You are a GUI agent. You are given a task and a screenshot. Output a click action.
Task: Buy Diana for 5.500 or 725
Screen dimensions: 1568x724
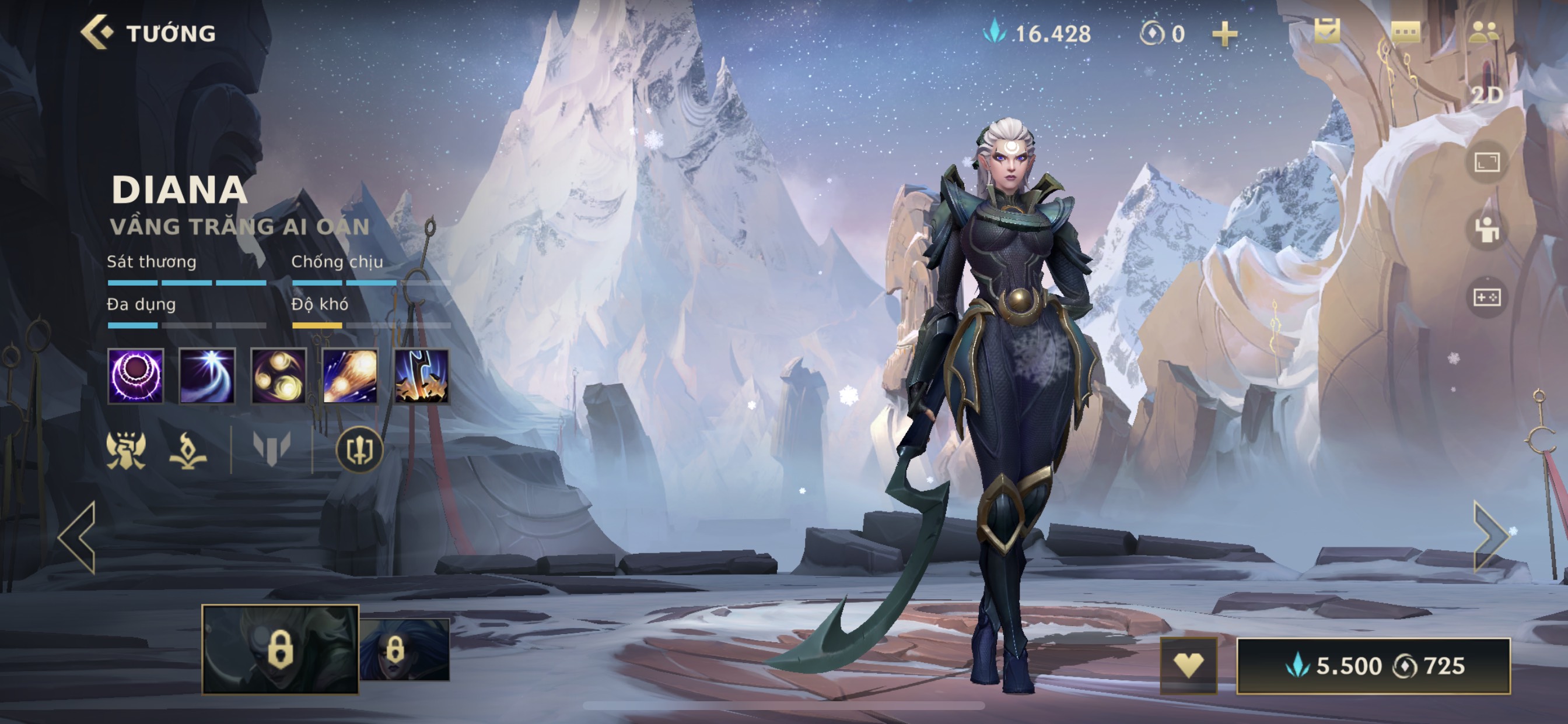(1373, 666)
